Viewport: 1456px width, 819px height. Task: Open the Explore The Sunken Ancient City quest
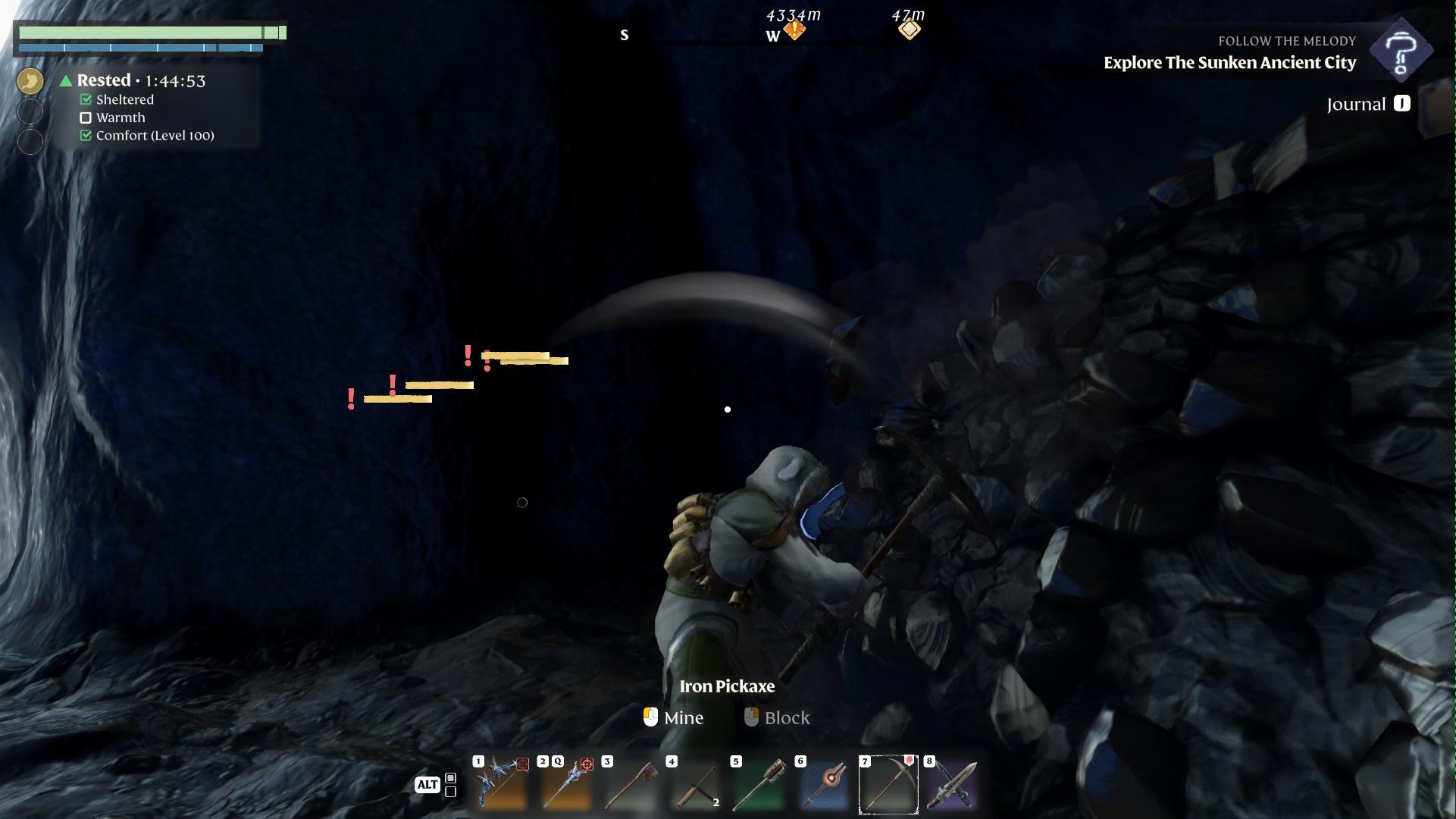coord(1229,63)
